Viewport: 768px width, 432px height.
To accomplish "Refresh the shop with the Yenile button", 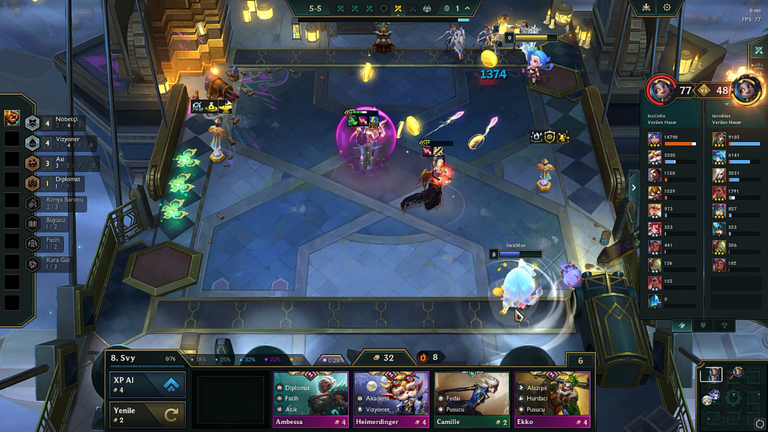I will (146, 413).
